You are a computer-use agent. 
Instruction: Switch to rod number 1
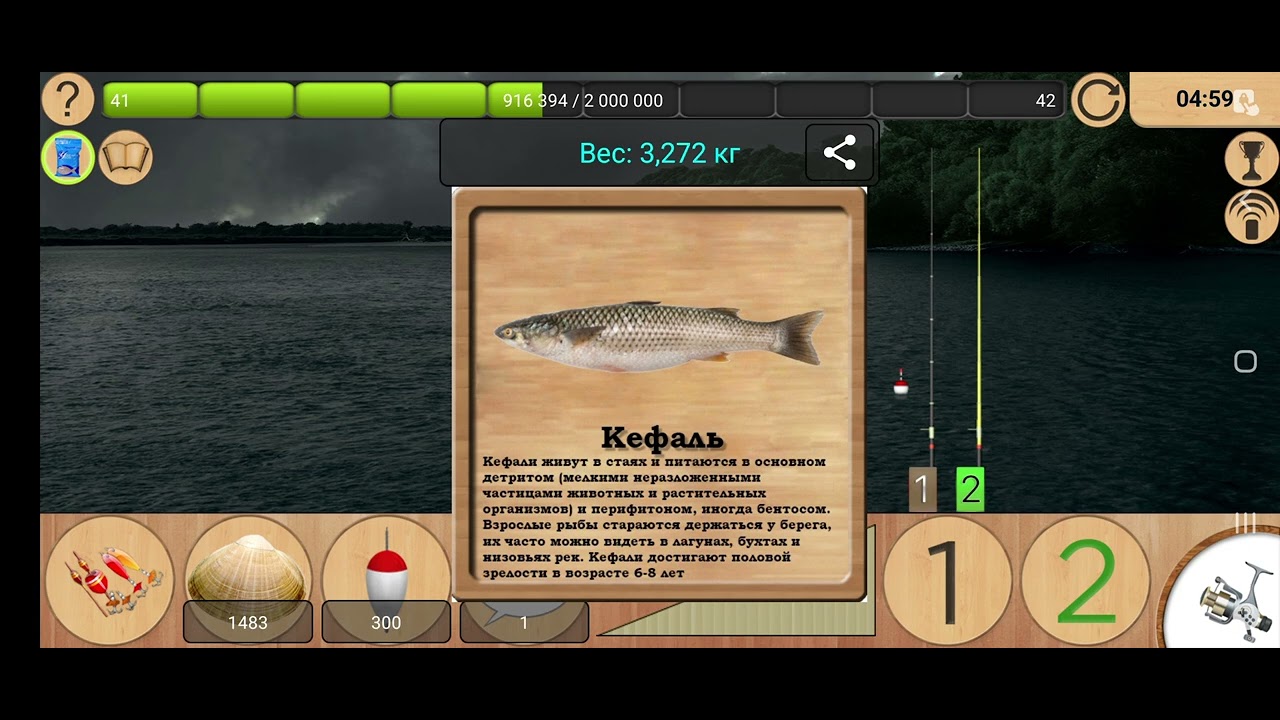(947, 580)
